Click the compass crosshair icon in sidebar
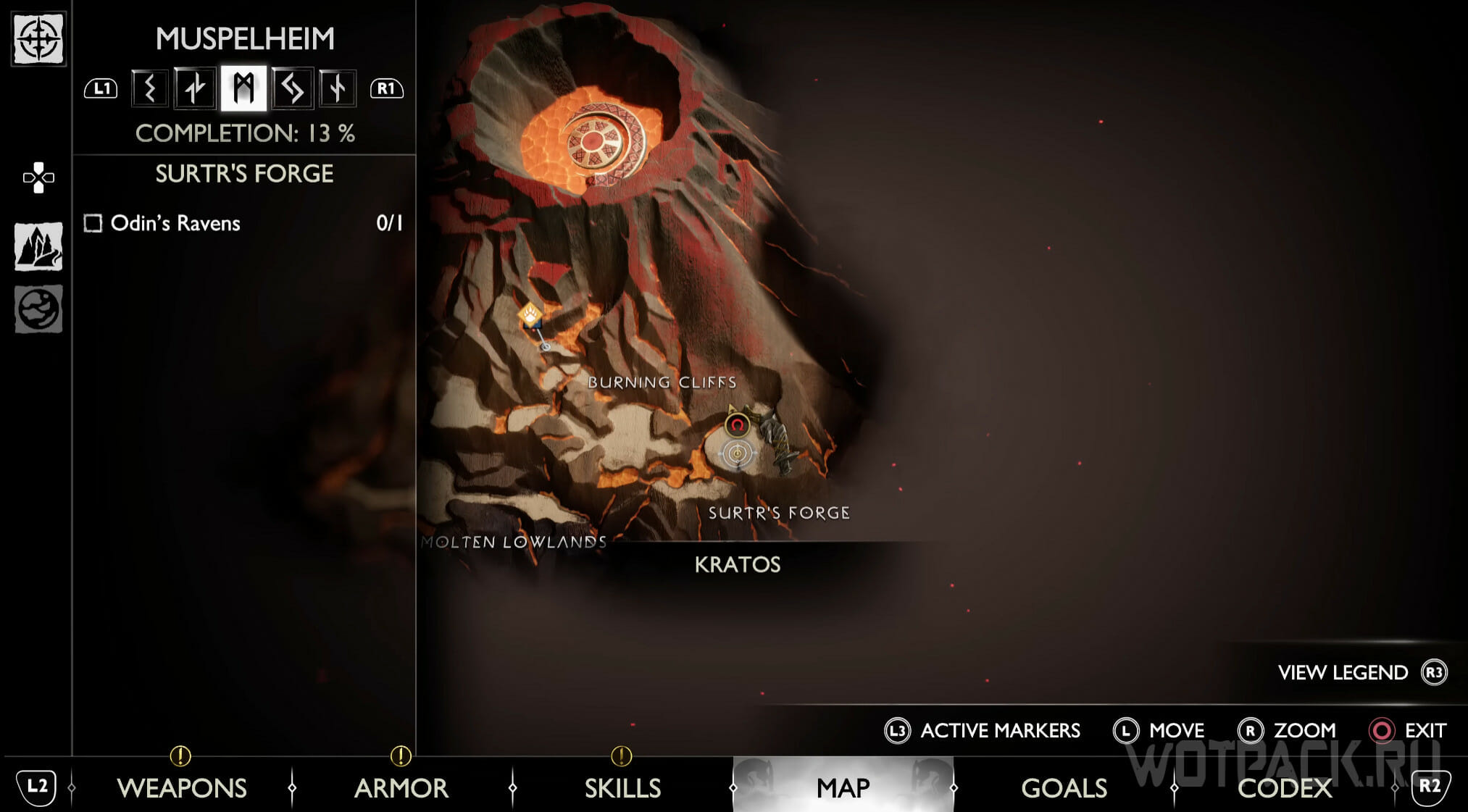This screenshot has height=812, width=1468. pos(38,38)
